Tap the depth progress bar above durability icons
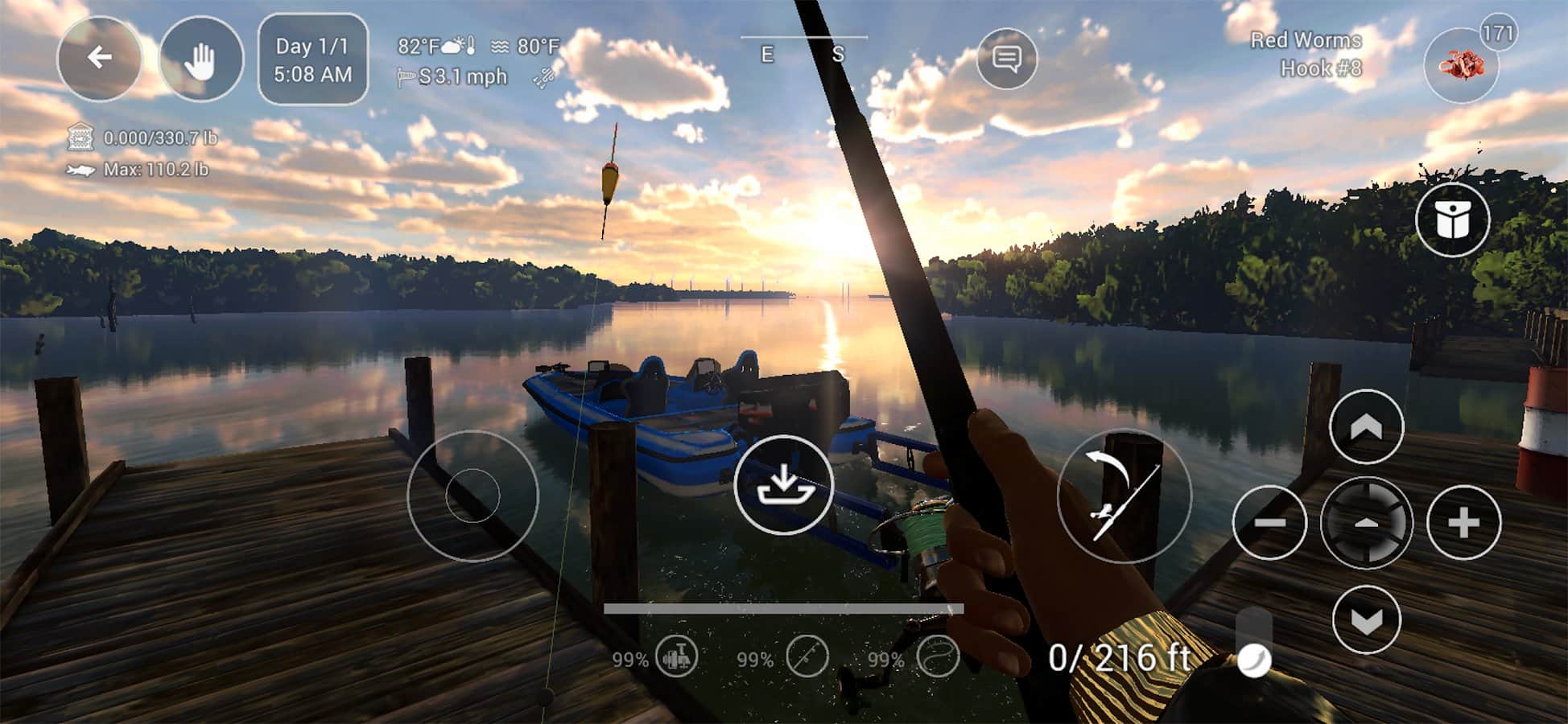The image size is (1568, 724). coord(783,609)
